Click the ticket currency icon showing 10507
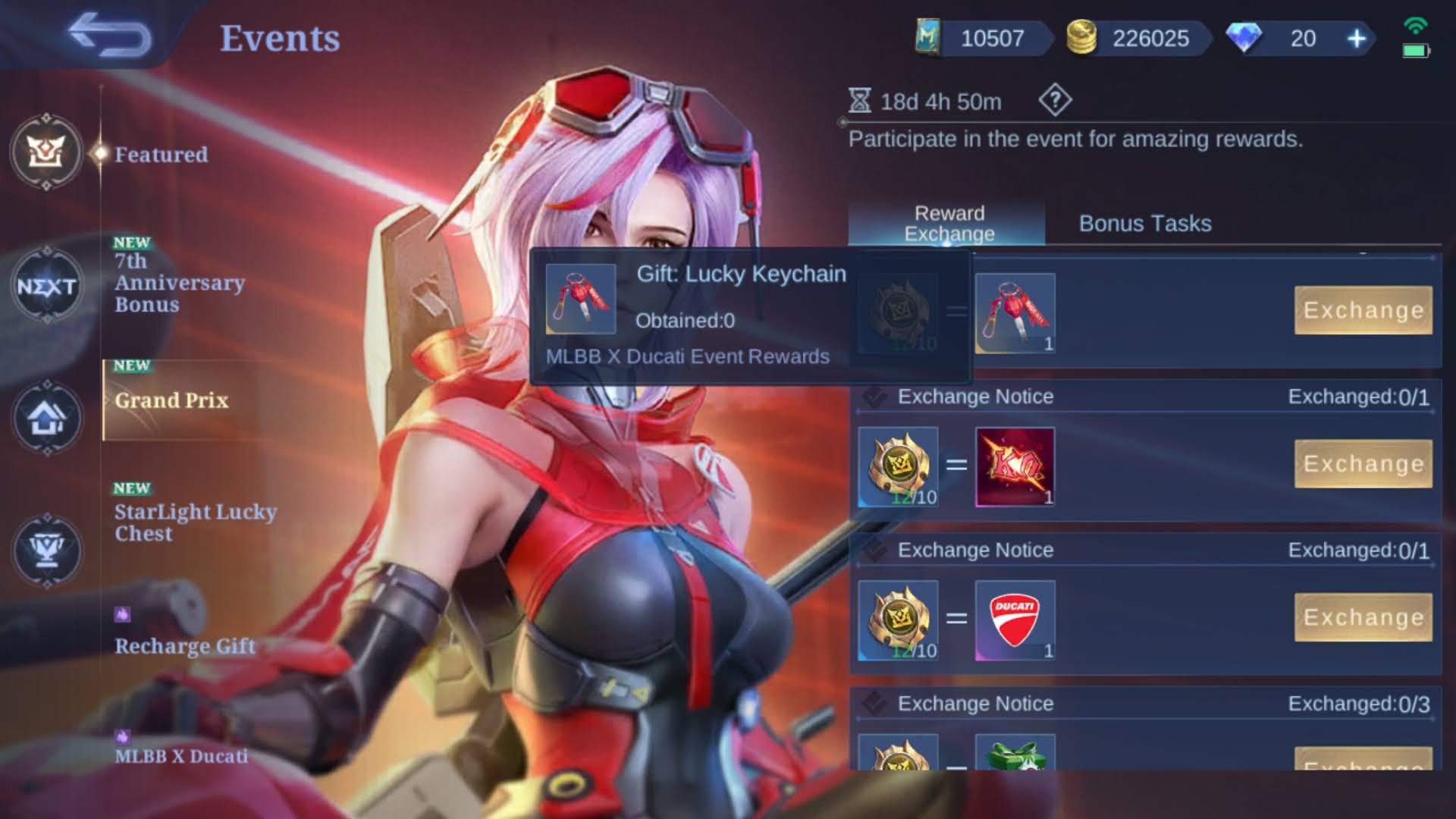The width and height of the screenshot is (1456, 819). pos(929,38)
